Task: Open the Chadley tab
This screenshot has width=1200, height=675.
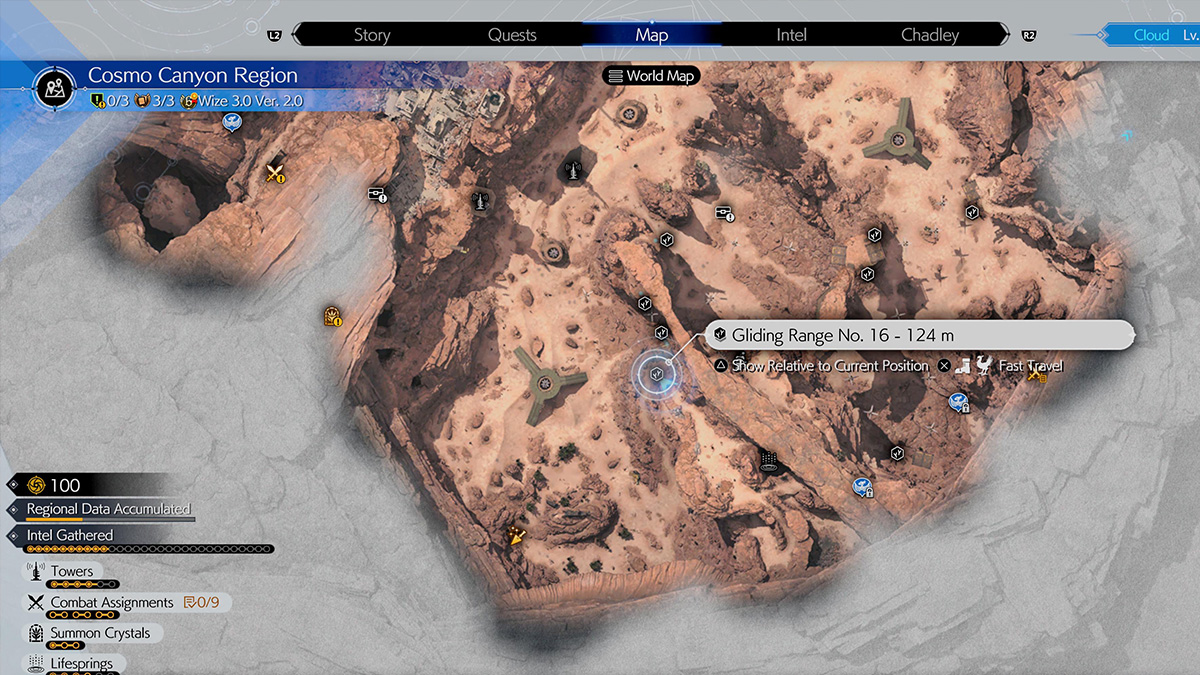Action: 930,35
